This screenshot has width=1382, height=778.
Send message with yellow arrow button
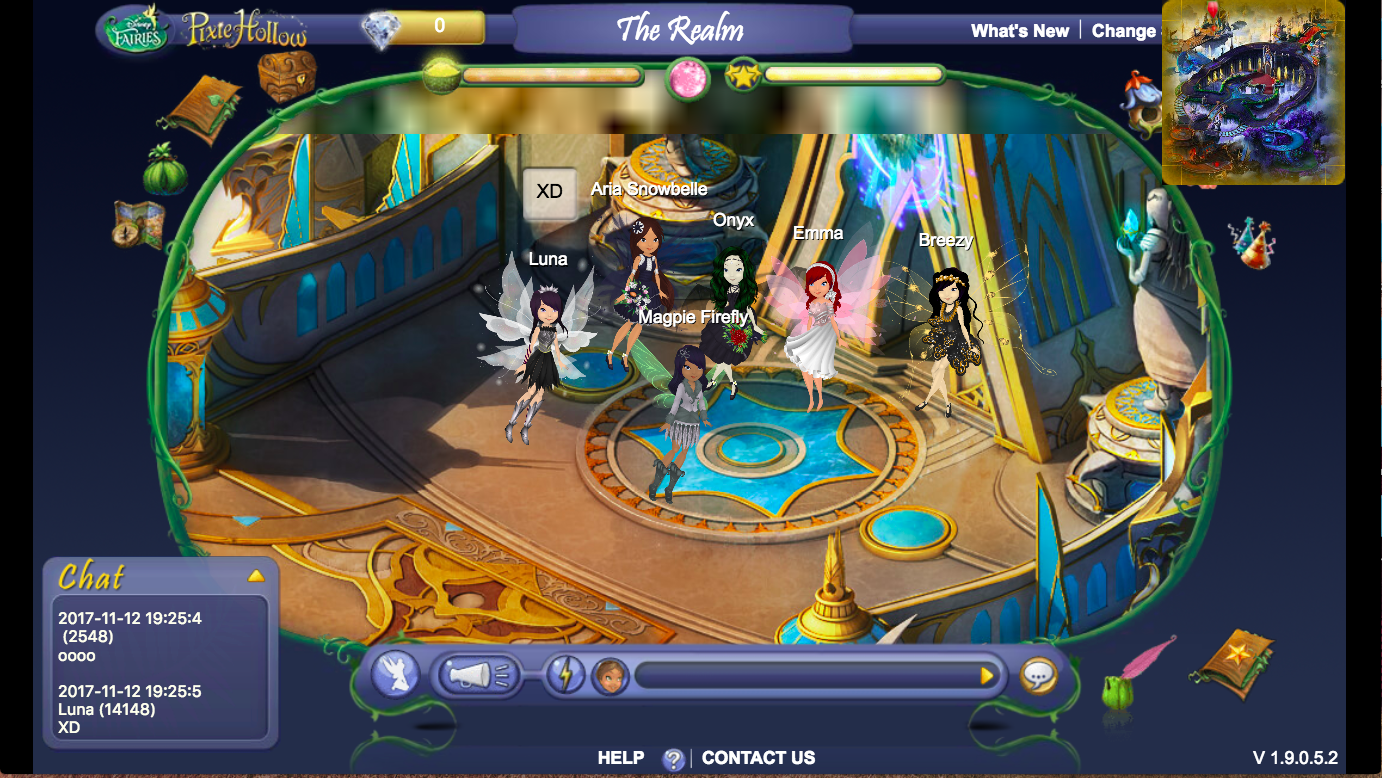coord(987,676)
